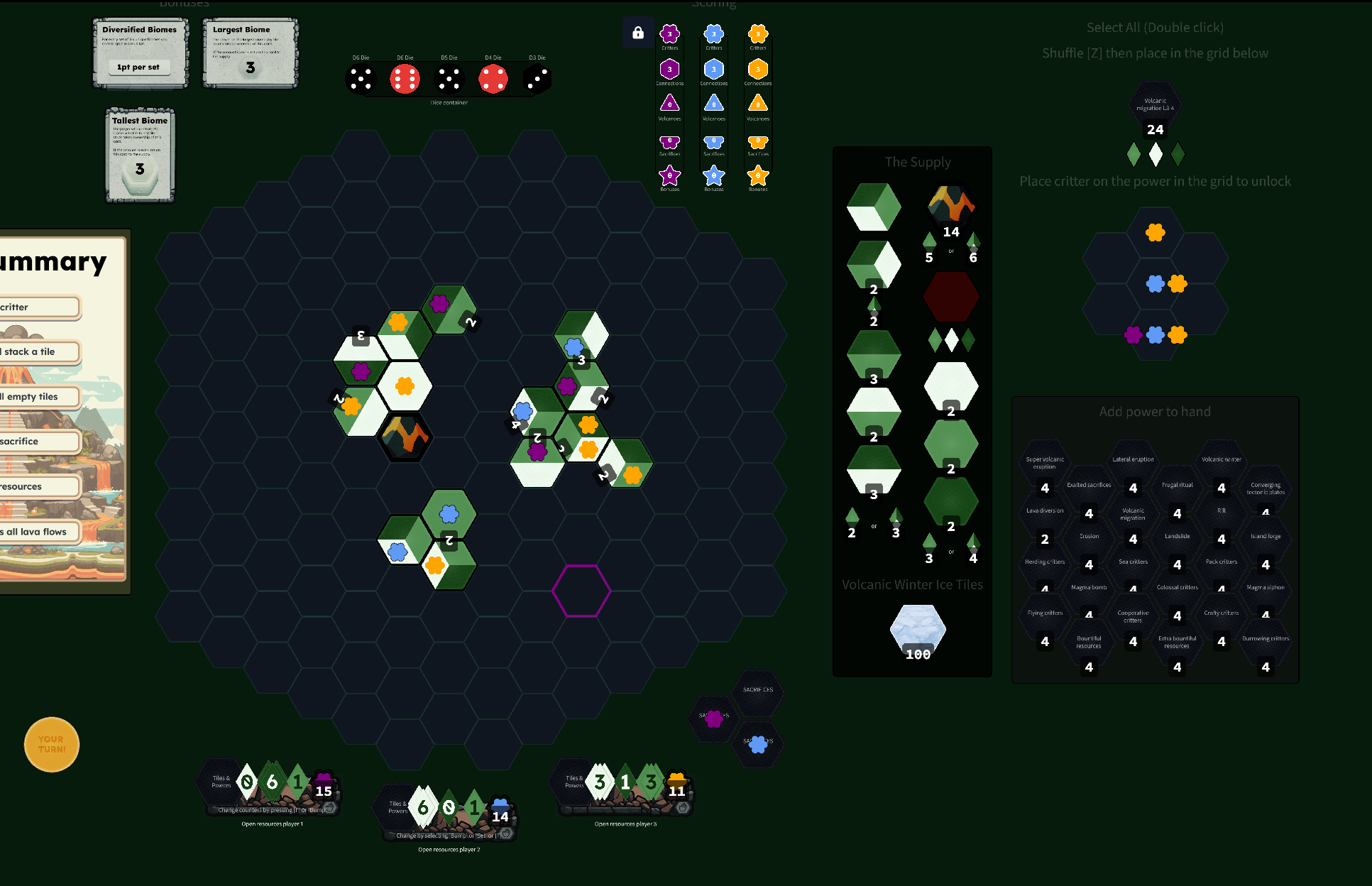Click the Your Turn! button
The width and height of the screenshot is (1372, 886).
click(51, 744)
